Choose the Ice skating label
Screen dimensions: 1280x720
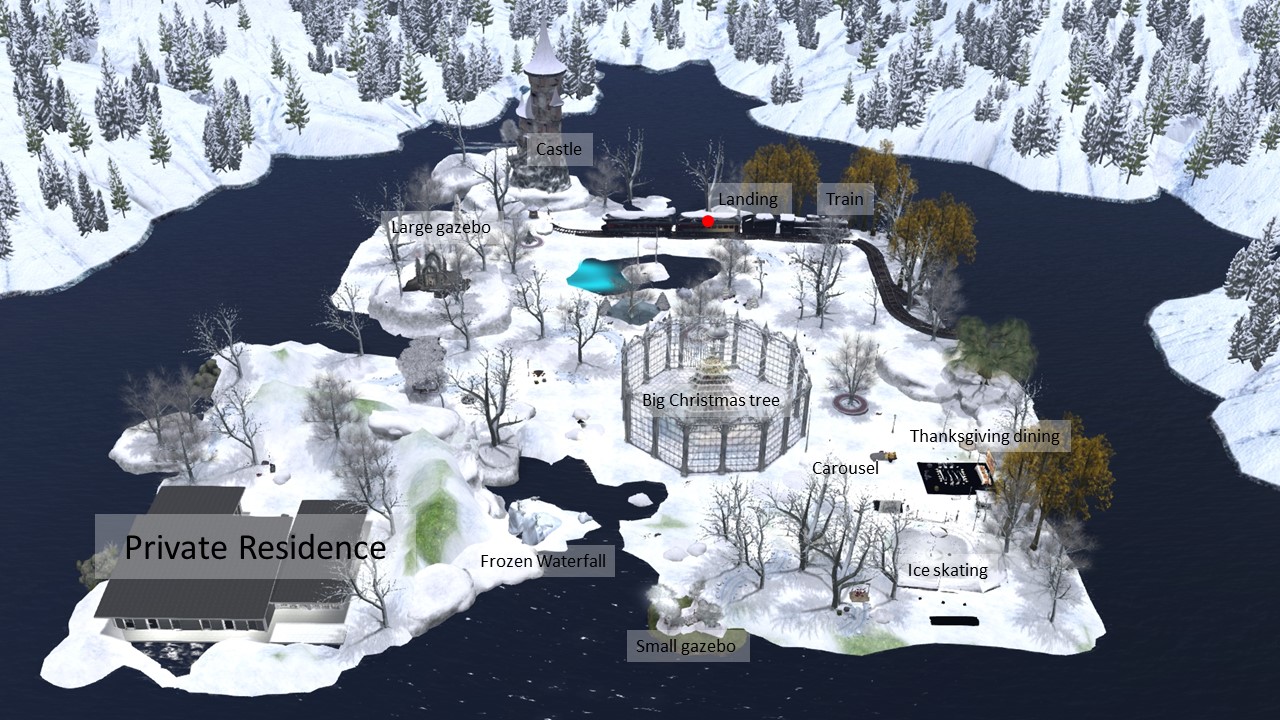(947, 570)
